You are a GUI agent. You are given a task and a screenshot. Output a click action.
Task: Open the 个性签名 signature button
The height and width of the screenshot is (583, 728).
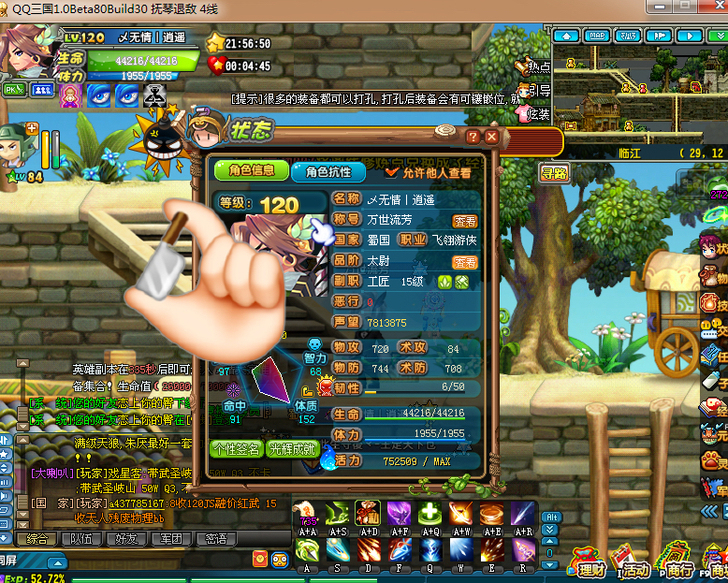coord(237,449)
